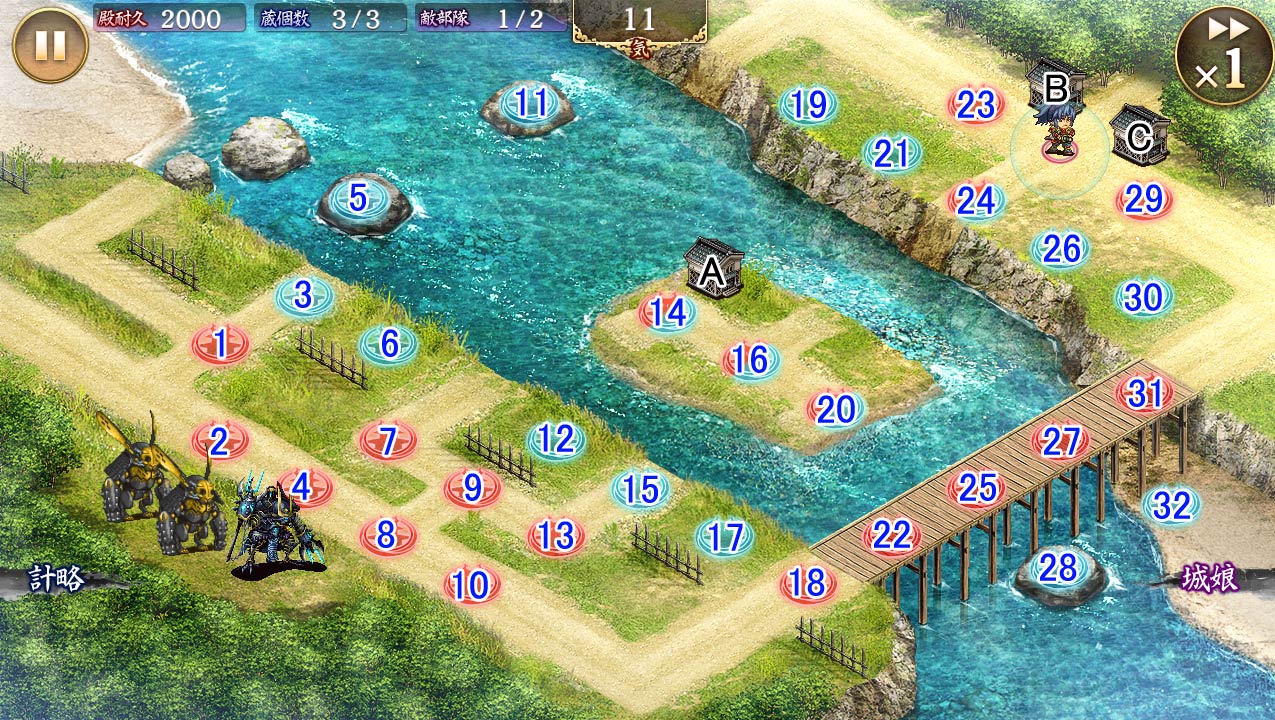The width and height of the screenshot is (1275, 720).
Task: Select deployment tile 19 on the cliff
Action: click(x=808, y=104)
